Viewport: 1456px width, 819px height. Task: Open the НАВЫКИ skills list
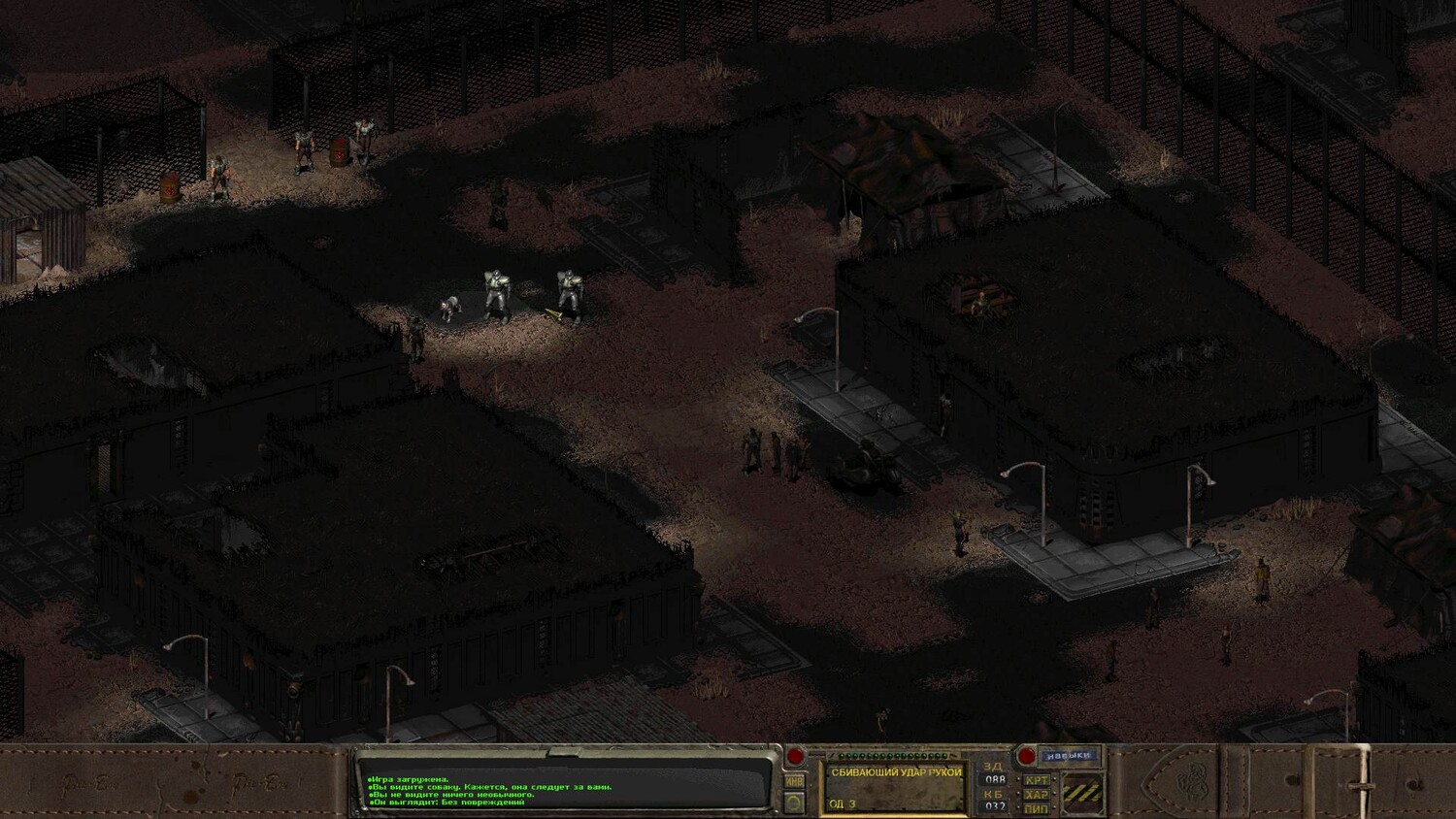(x=1070, y=755)
